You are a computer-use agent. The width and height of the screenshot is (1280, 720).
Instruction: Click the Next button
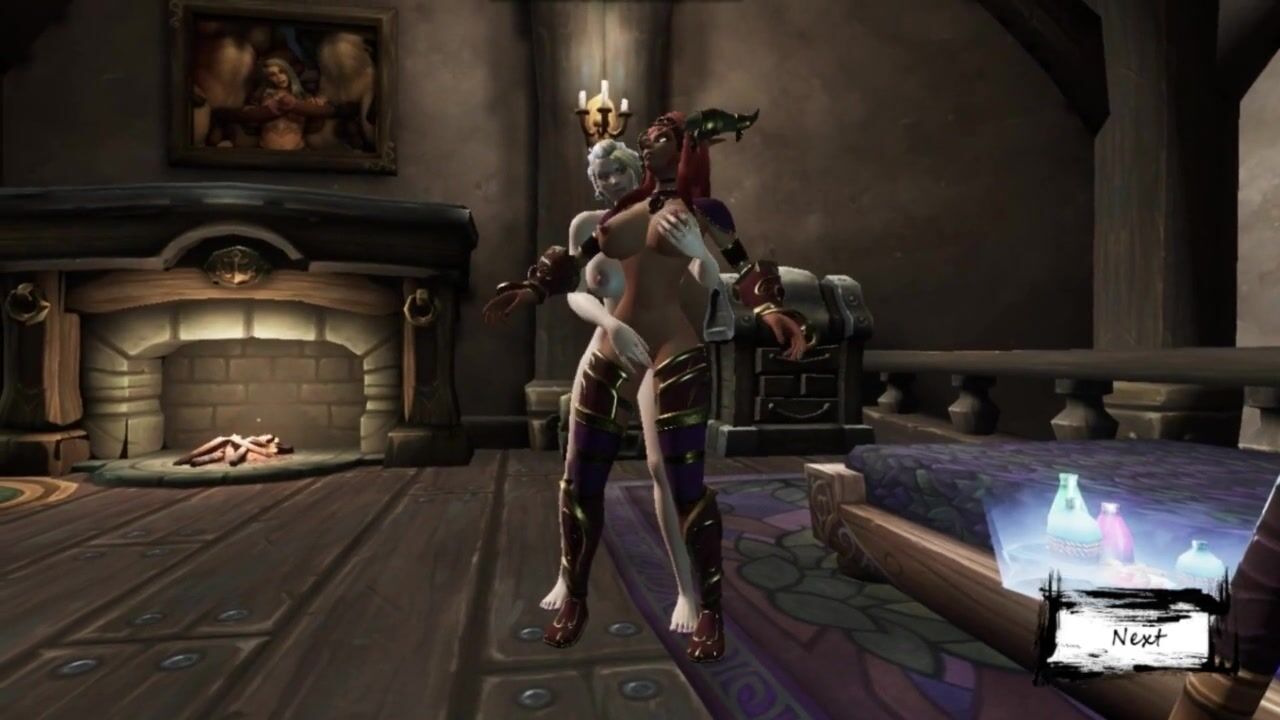pos(1137,637)
